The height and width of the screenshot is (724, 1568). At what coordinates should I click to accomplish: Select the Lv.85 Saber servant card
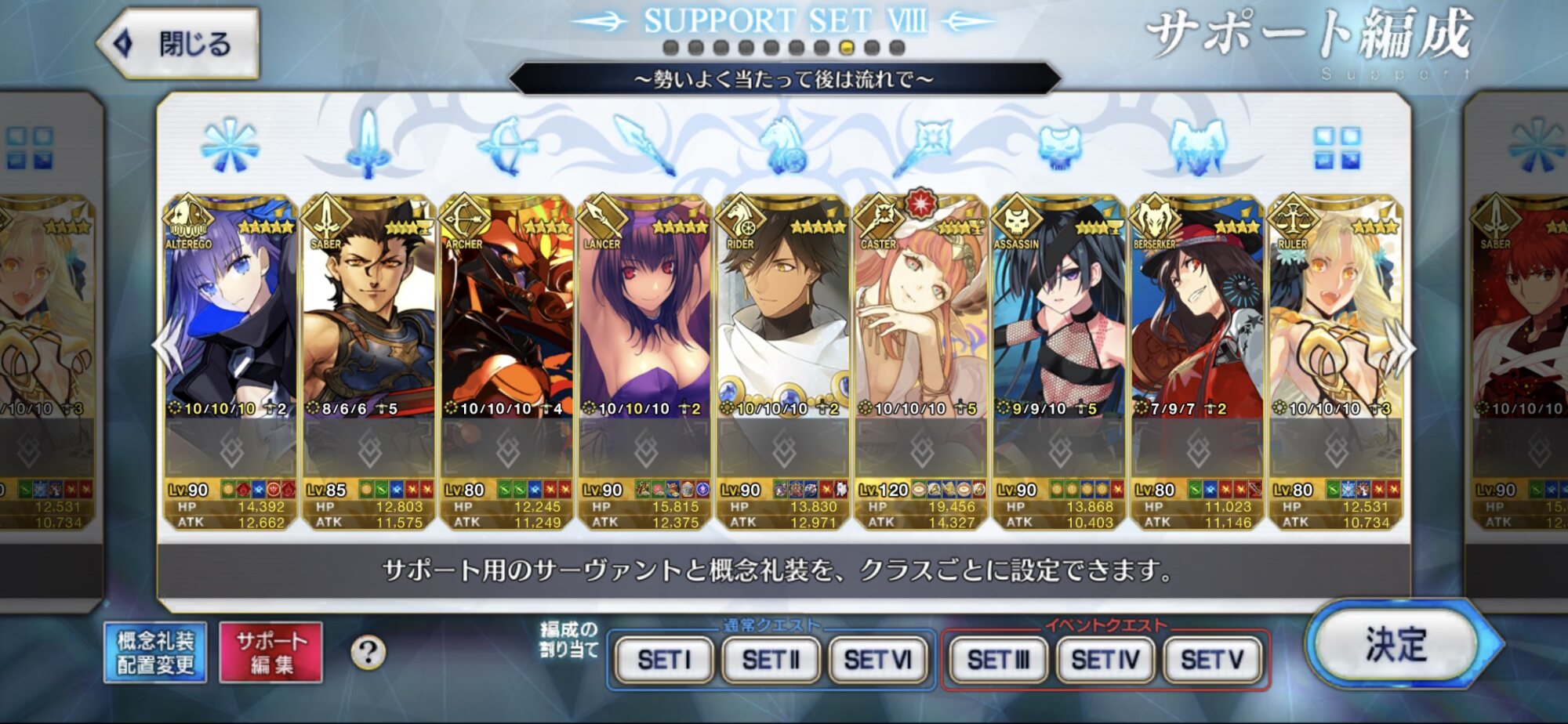(368, 329)
